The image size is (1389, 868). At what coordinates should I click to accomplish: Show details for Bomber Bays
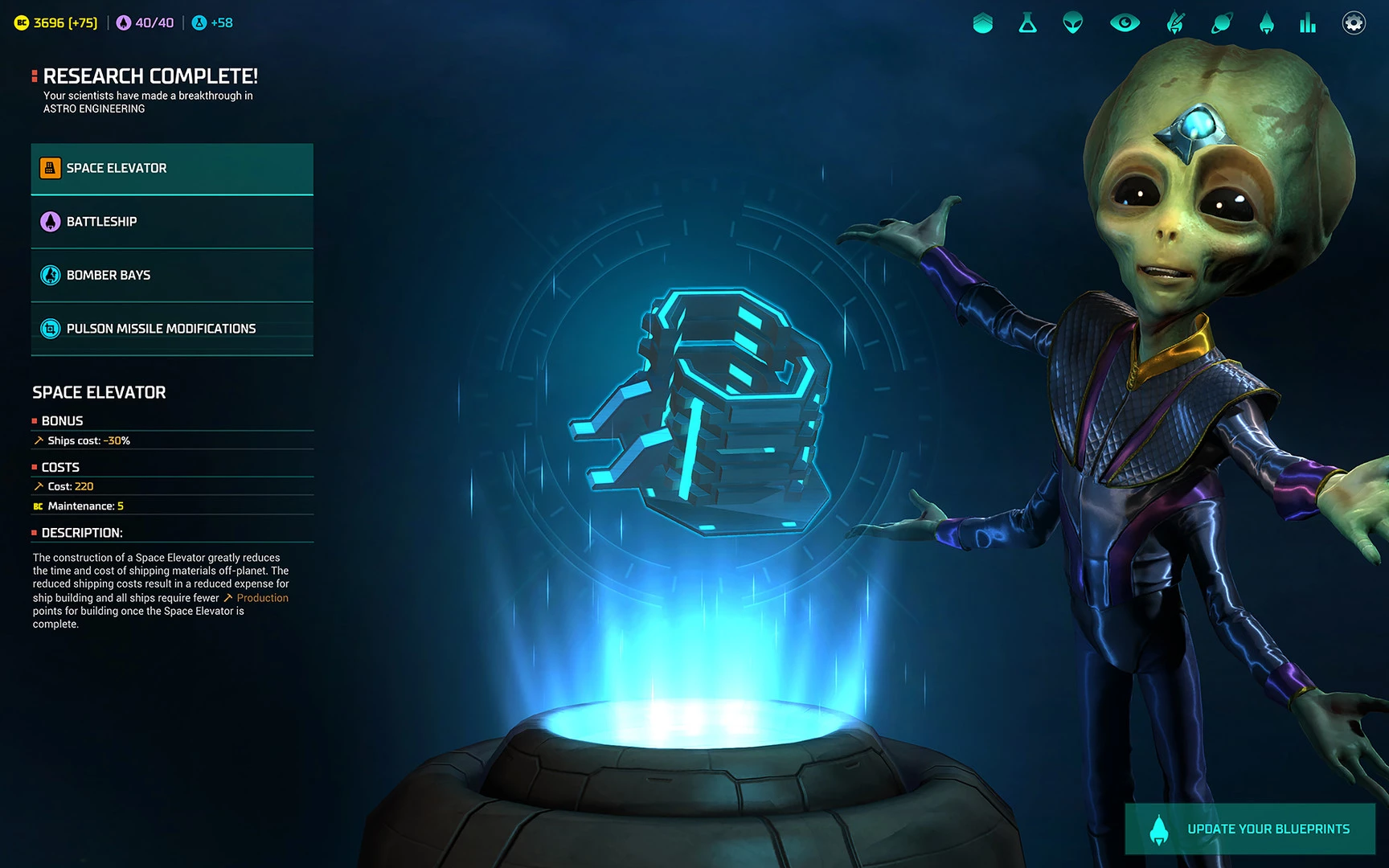click(172, 276)
